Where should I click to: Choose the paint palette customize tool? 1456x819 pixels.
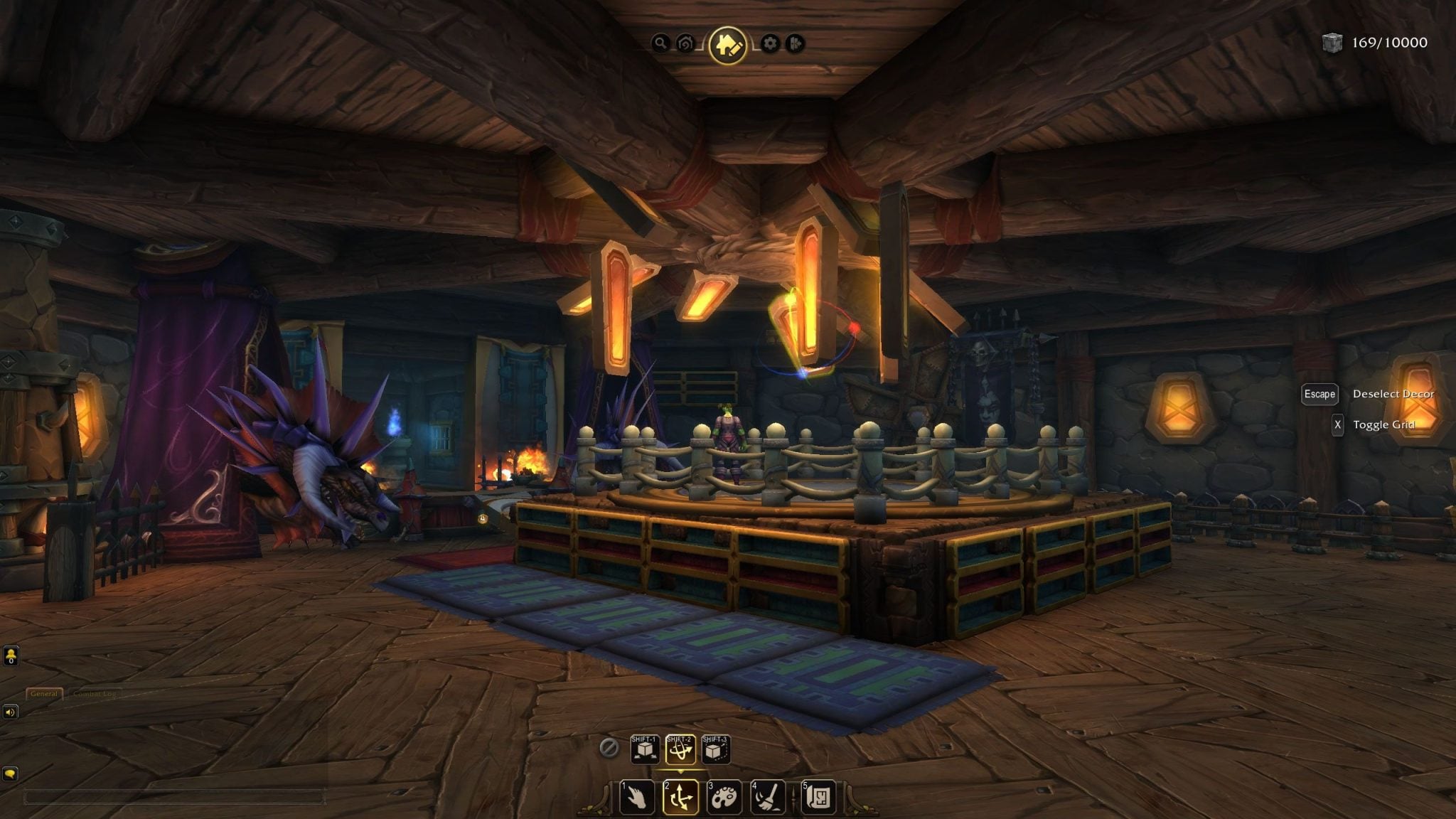tap(724, 797)
